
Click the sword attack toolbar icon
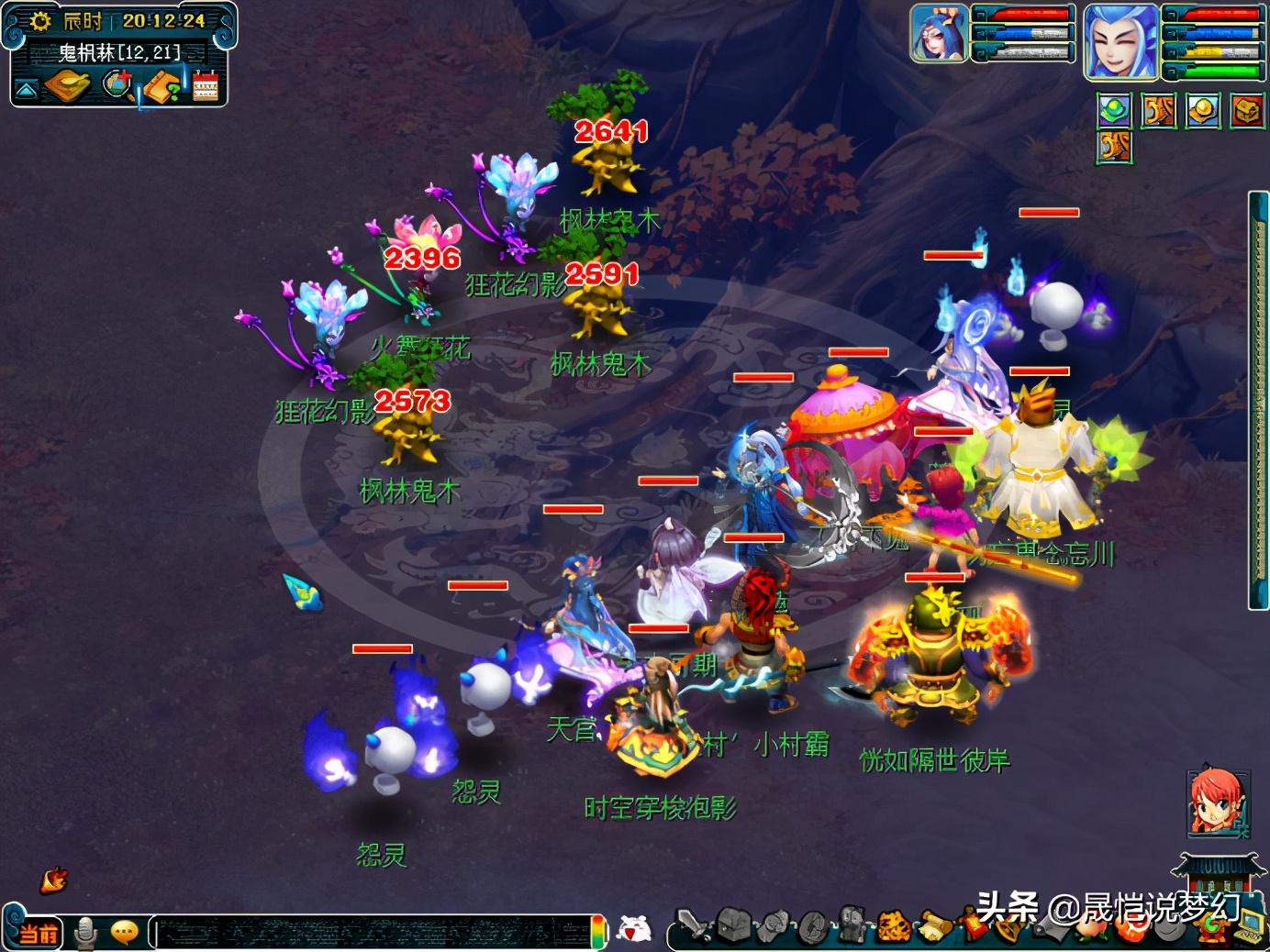click(x=695, y=926)
